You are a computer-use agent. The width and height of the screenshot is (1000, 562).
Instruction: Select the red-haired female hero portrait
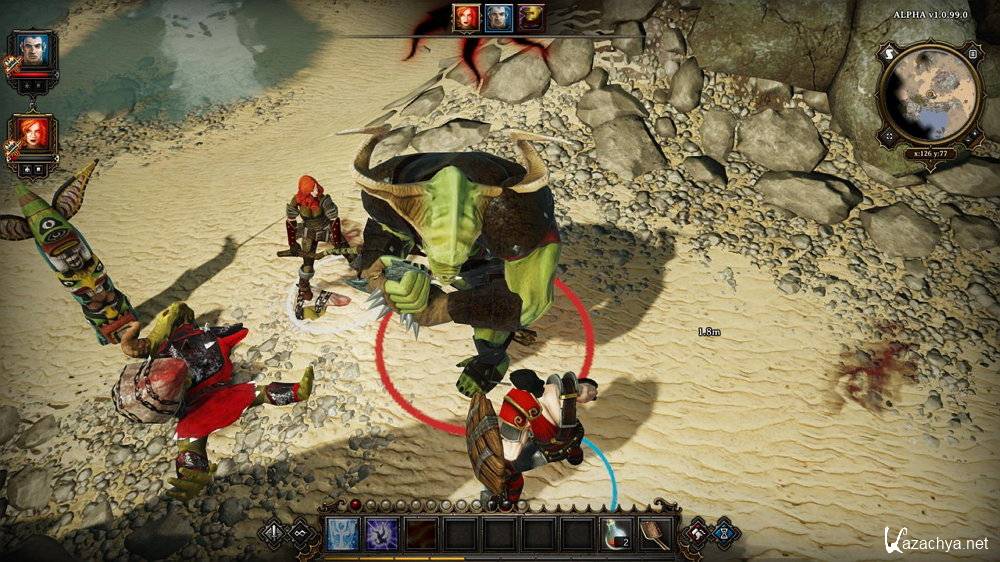click(35, 134)
